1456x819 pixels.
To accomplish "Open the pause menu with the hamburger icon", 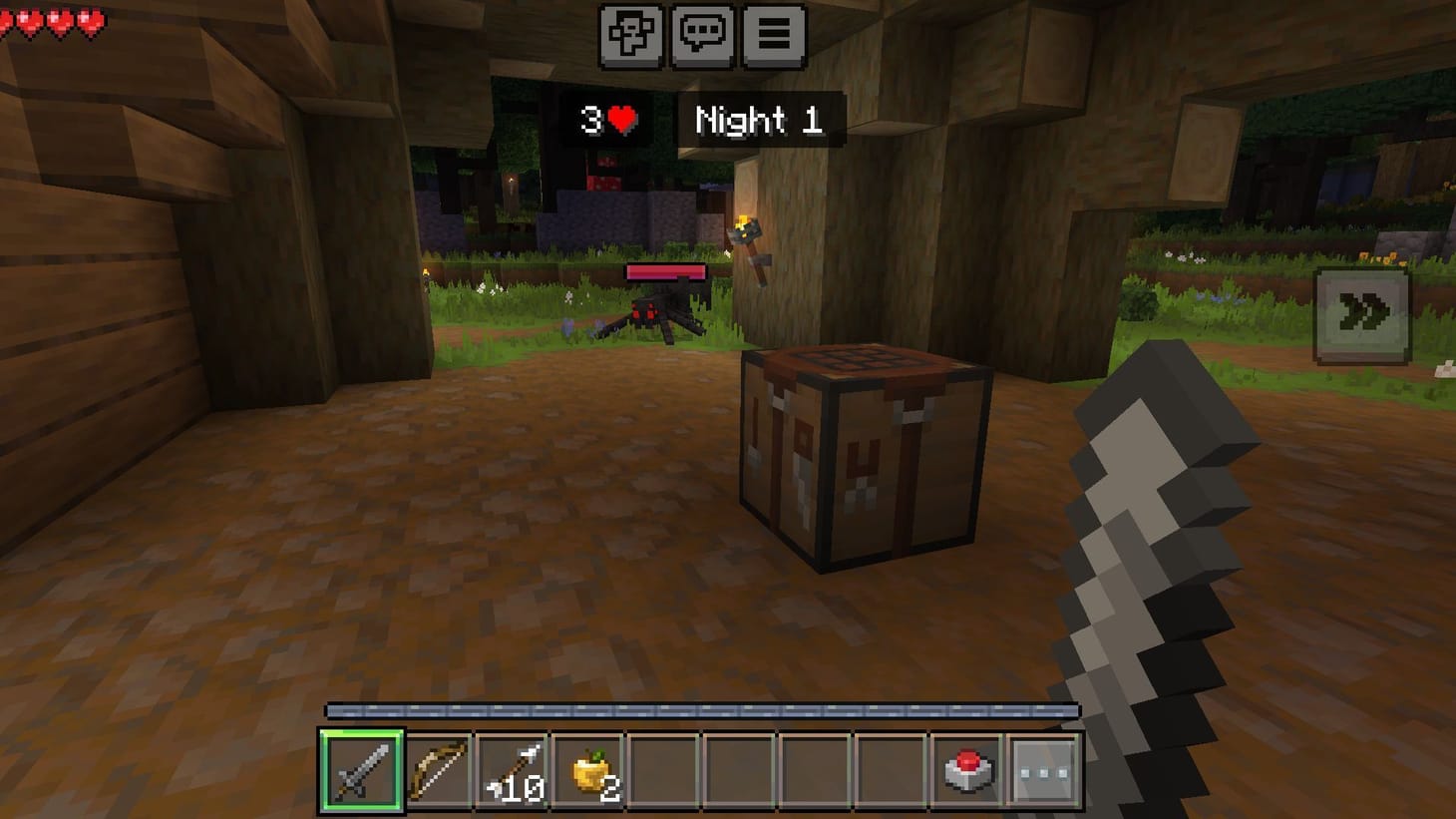I will click(773, 32).
